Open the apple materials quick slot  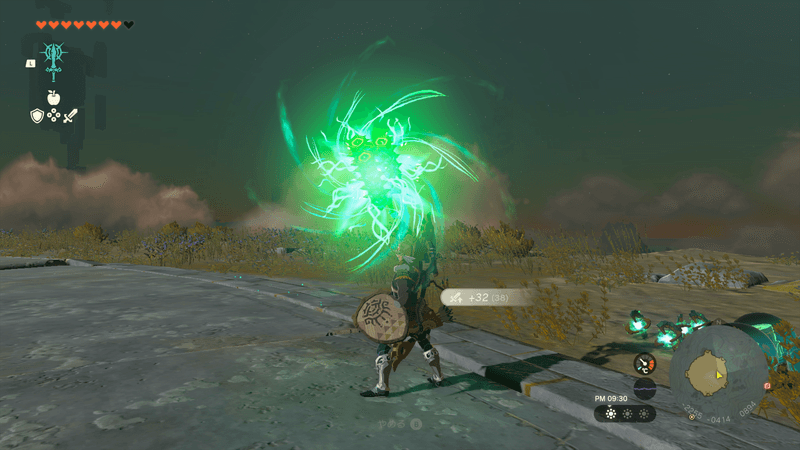pos(53,98)
